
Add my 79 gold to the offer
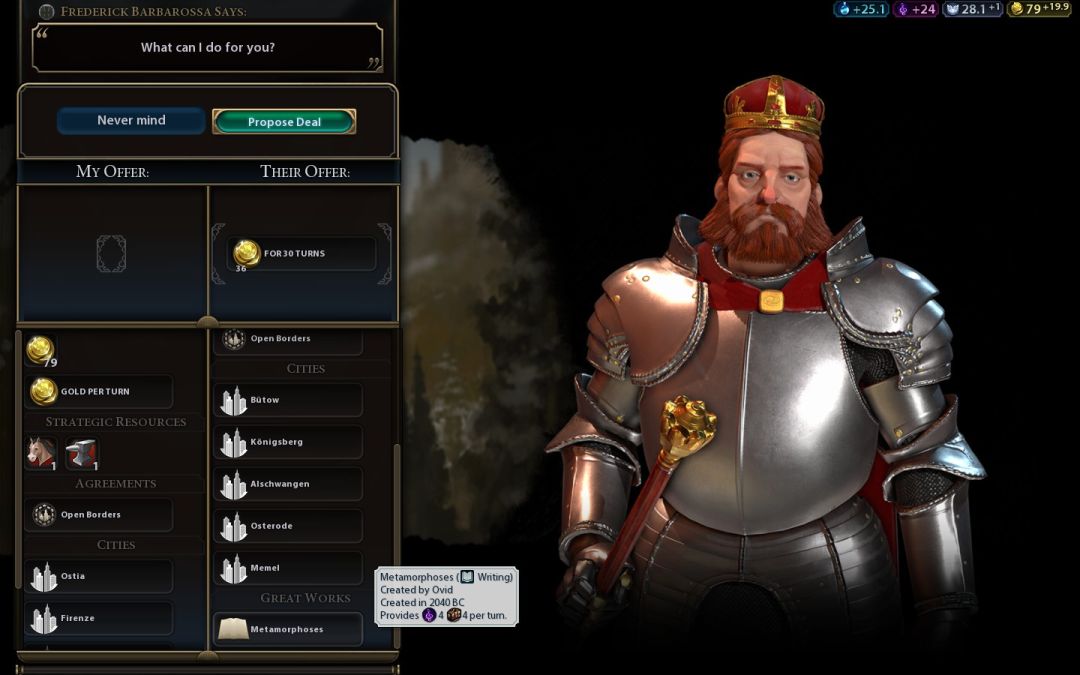[x=41, y=350]
